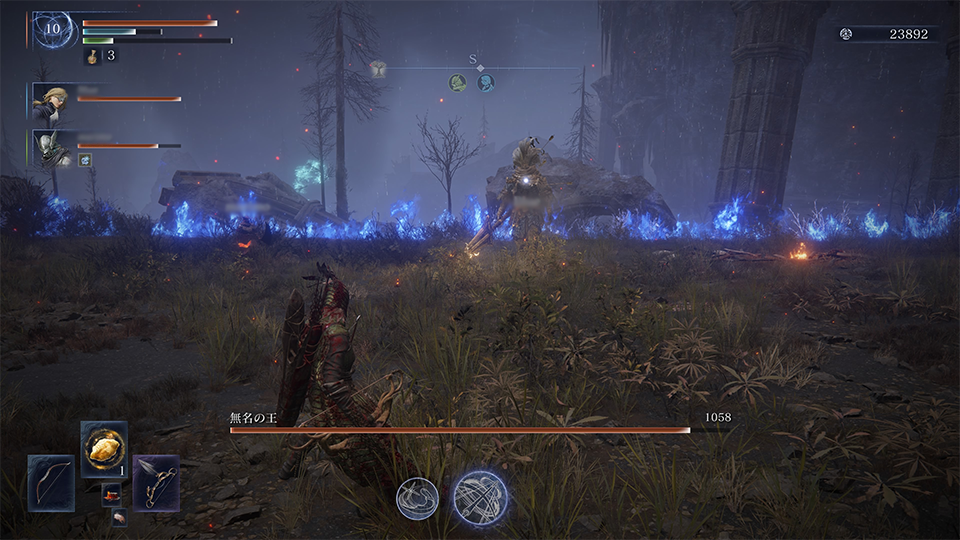The width and height of the screenshot is (960, 540).
Task: Select the left-hand bow weapon slot
Action: click(51, 483)
